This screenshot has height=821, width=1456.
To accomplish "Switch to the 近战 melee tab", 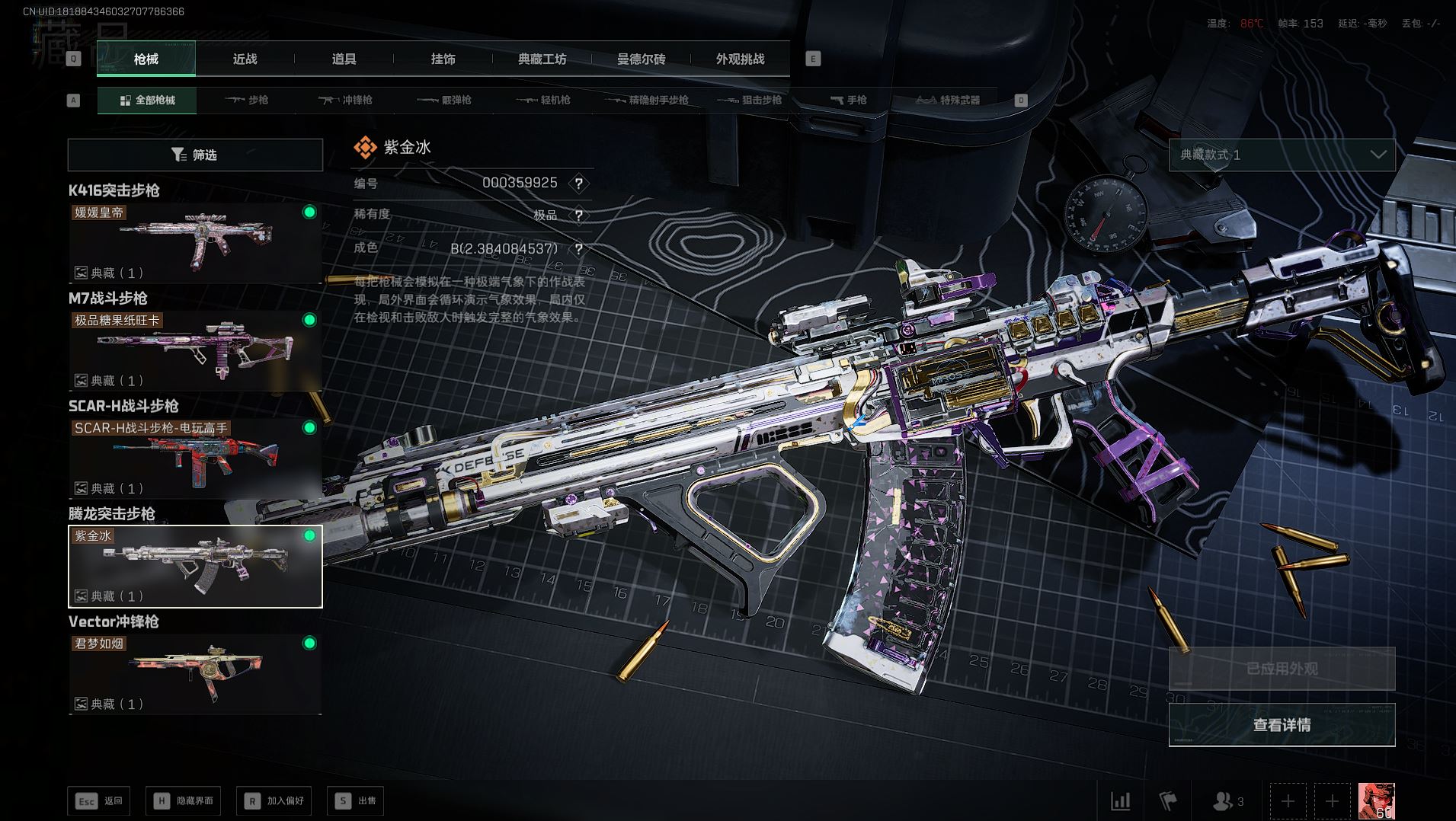I will (x=245, y=59).
